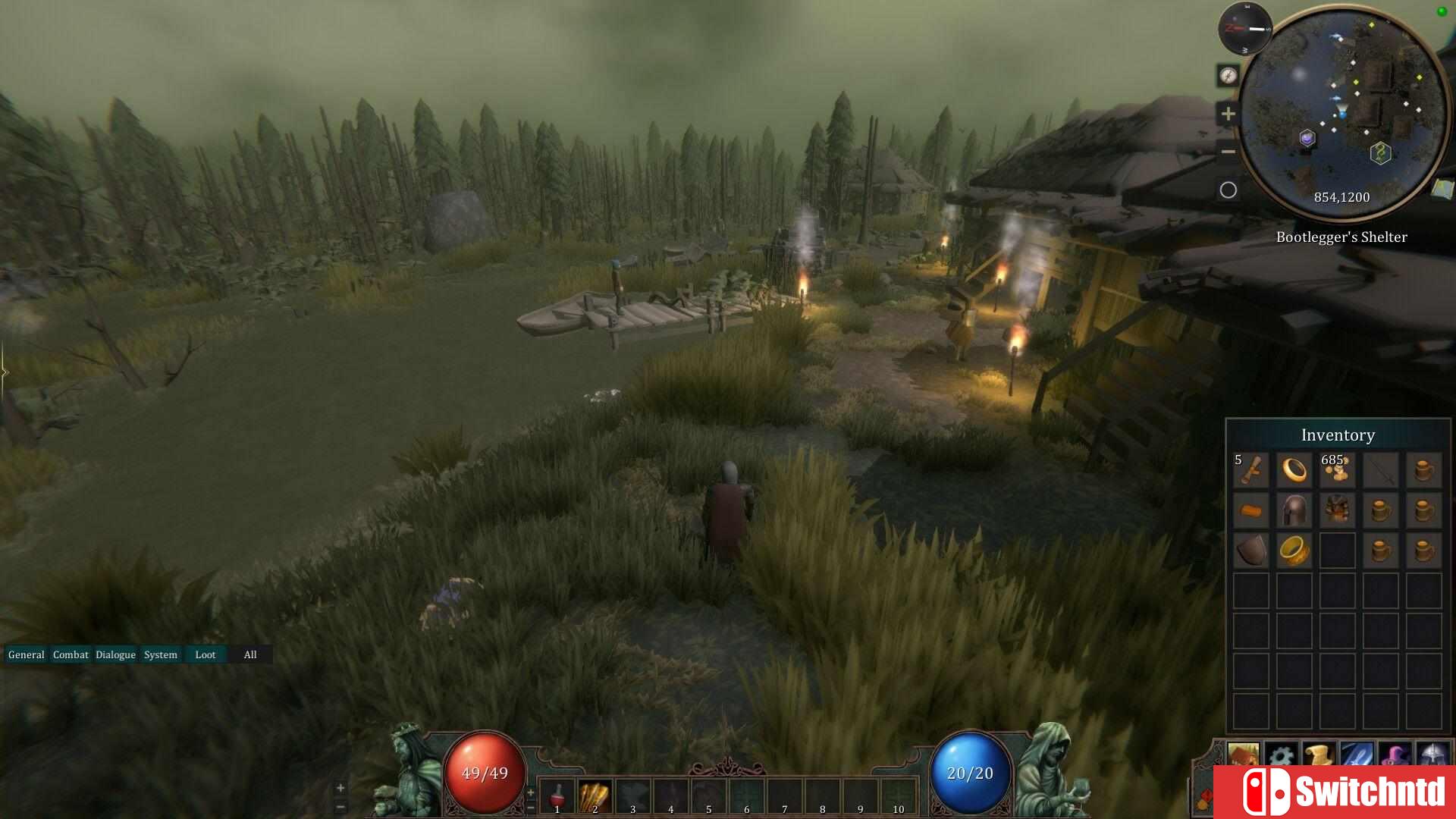Click the compass icon left of the minimap
1456x819 pixels.
(x=1228, y=76)
